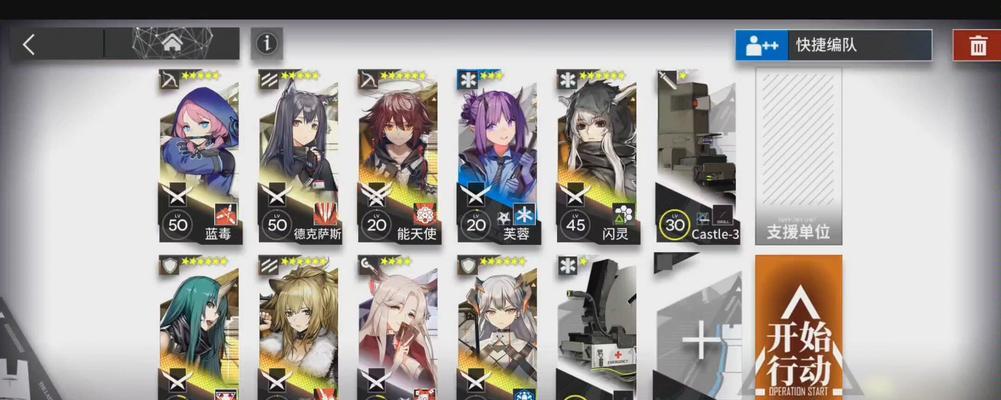Start the mission with 开始行动
This screenshot has width=1001, height=400.
pyautogui.click(x=798, y=328)
